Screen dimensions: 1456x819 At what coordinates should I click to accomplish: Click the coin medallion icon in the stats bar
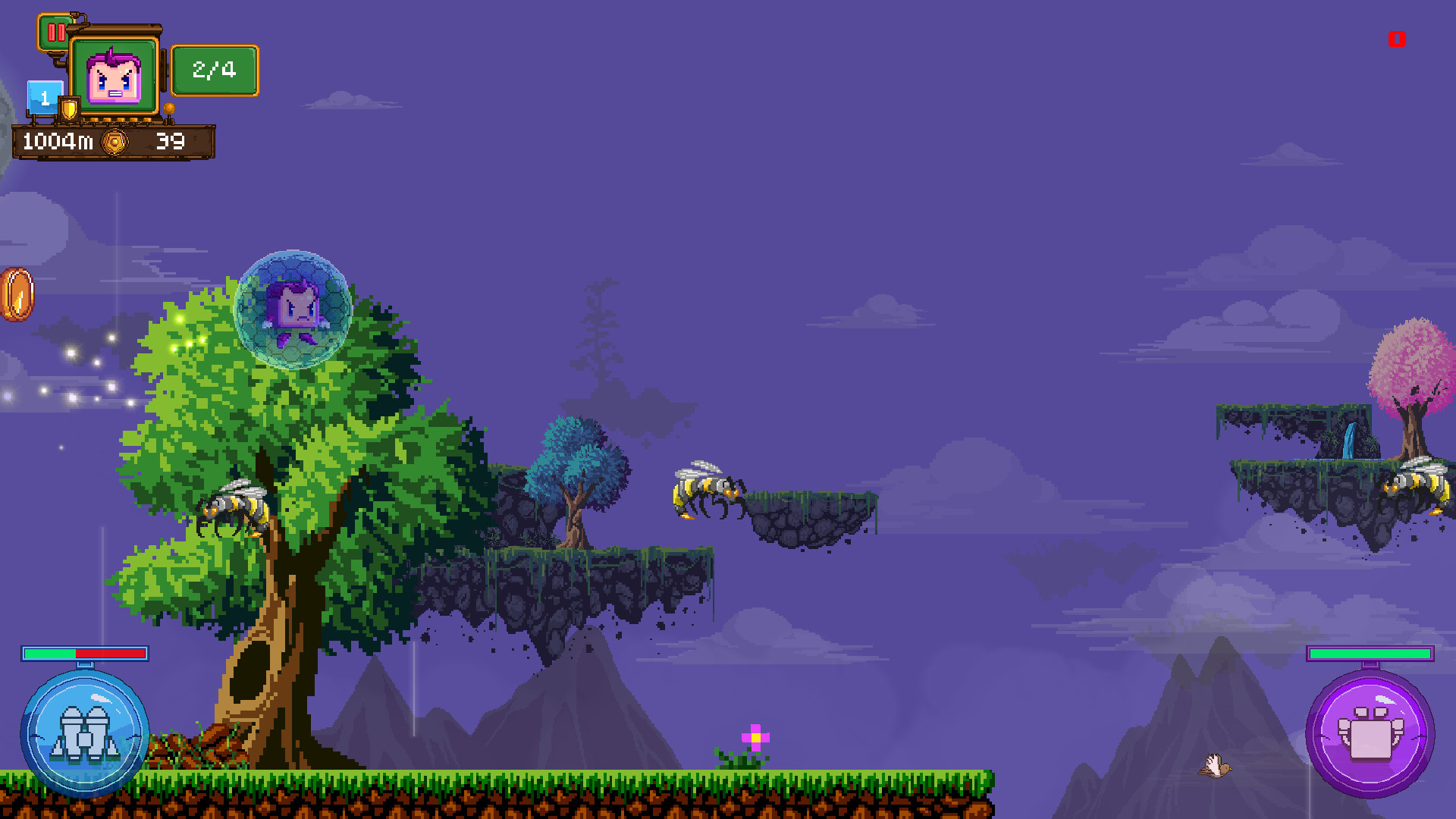tap(114, 140)
